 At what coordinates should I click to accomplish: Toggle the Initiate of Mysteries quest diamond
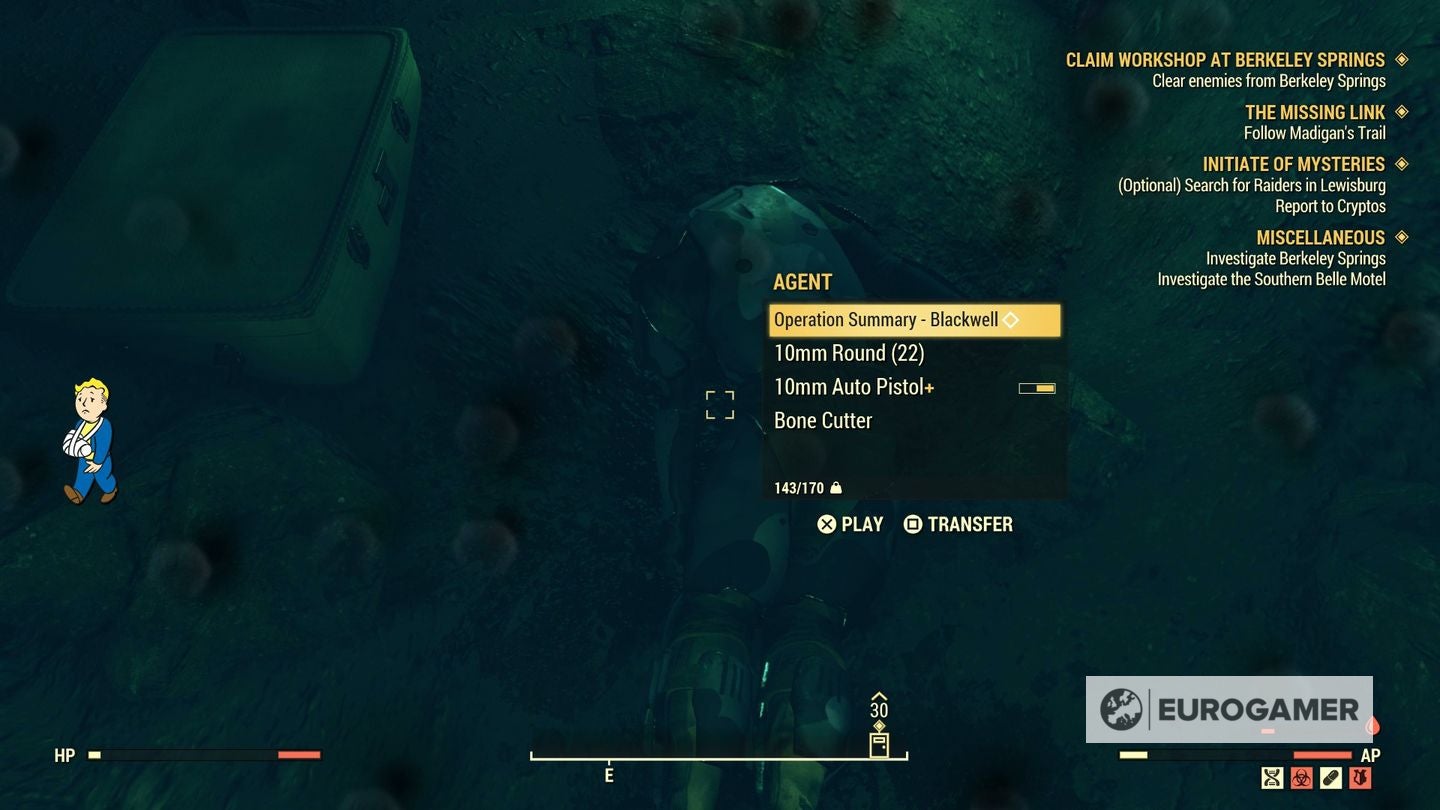[1400, 163]
